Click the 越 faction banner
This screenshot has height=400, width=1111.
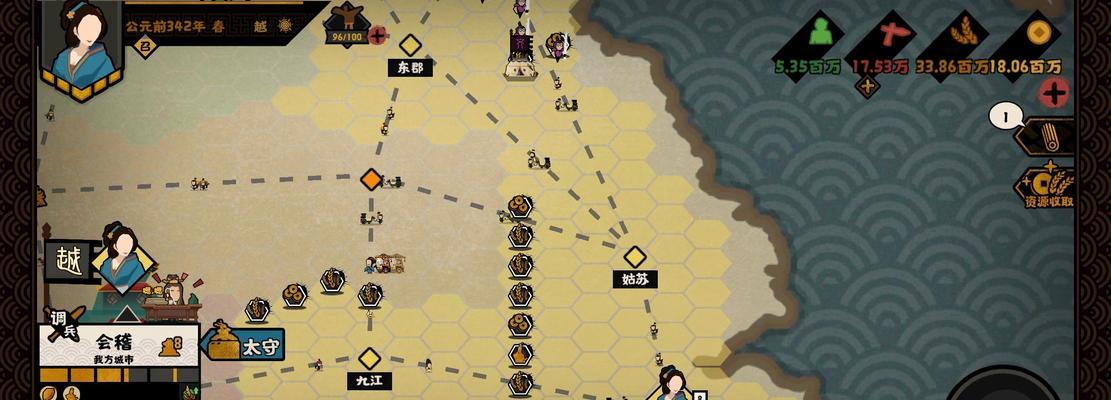[68, 261]
